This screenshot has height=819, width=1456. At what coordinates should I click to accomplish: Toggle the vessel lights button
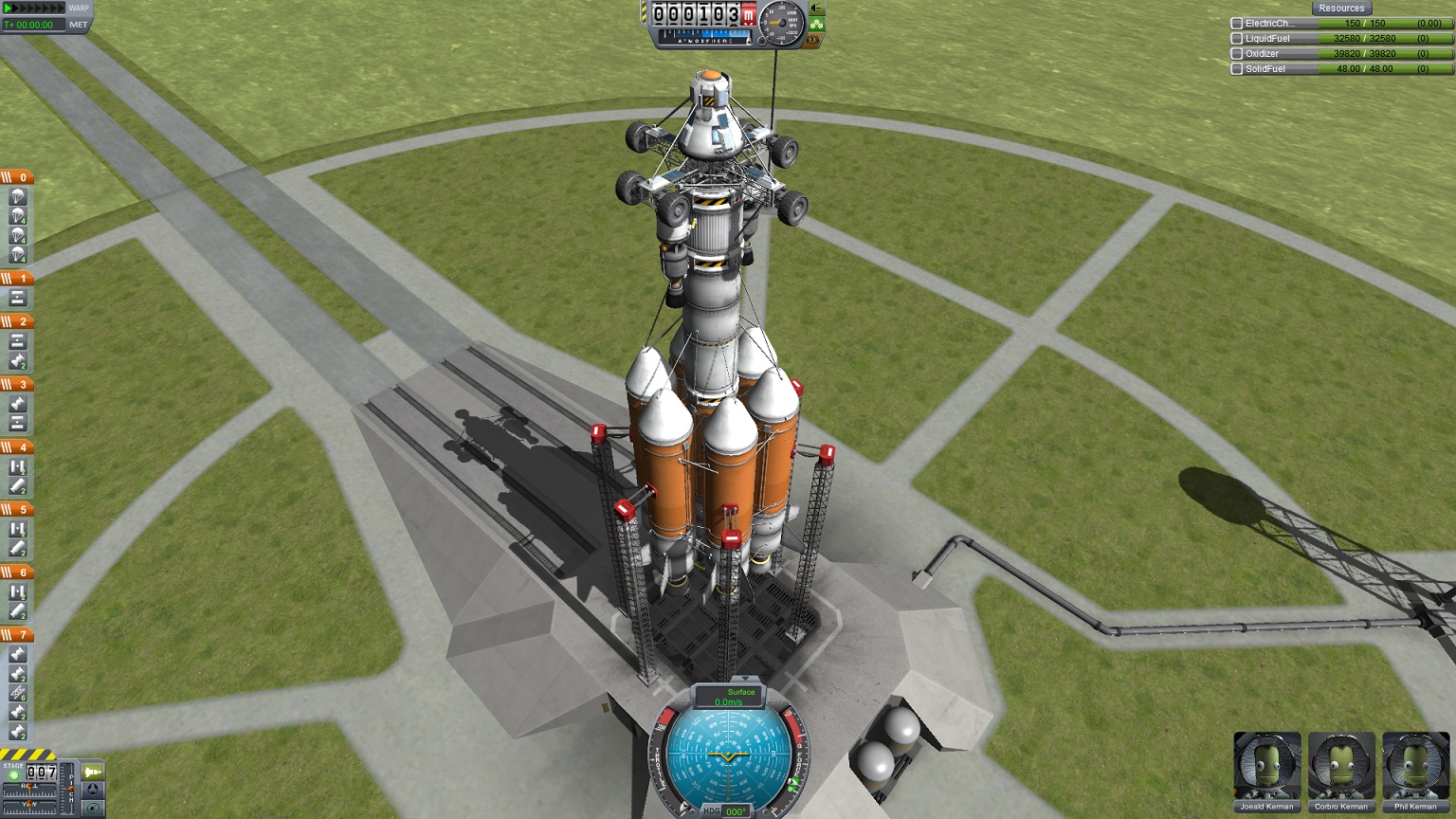click(816, 9)
